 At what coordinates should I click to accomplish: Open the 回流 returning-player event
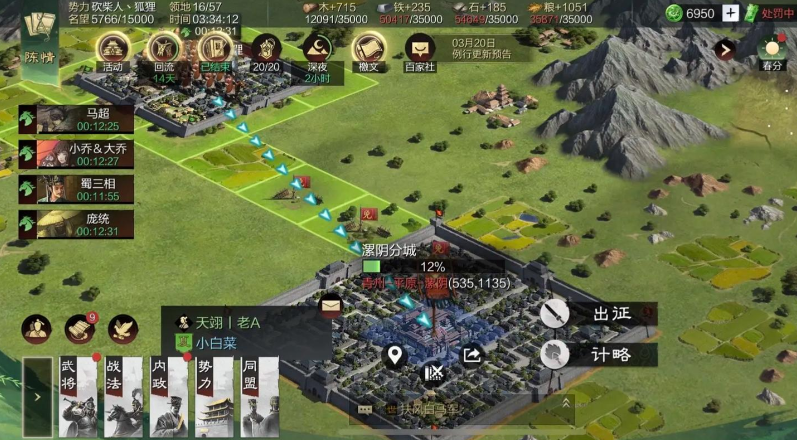click(x=163, y=50)
